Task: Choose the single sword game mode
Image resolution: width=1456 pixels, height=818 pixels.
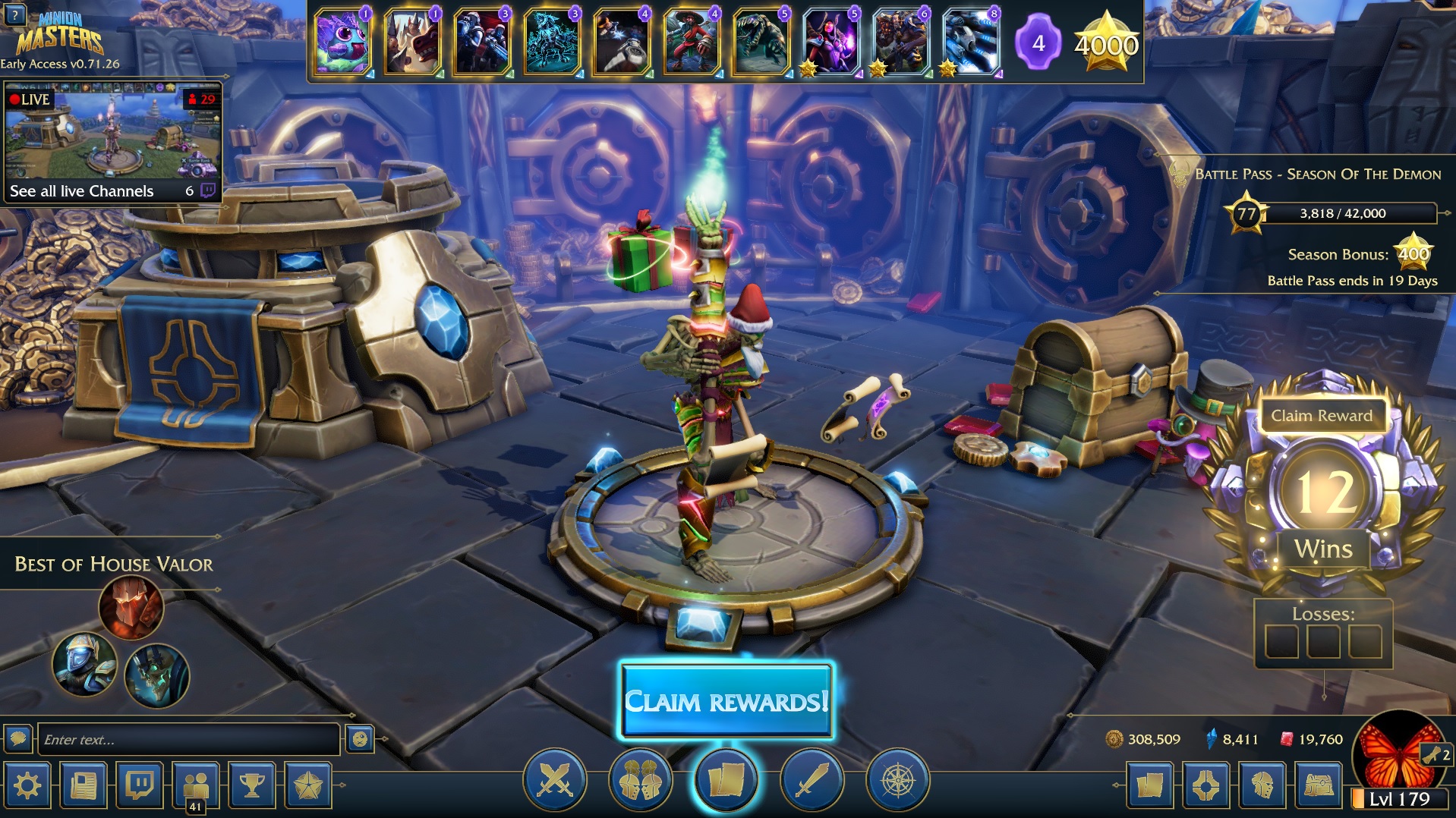Action: (812, 779)
